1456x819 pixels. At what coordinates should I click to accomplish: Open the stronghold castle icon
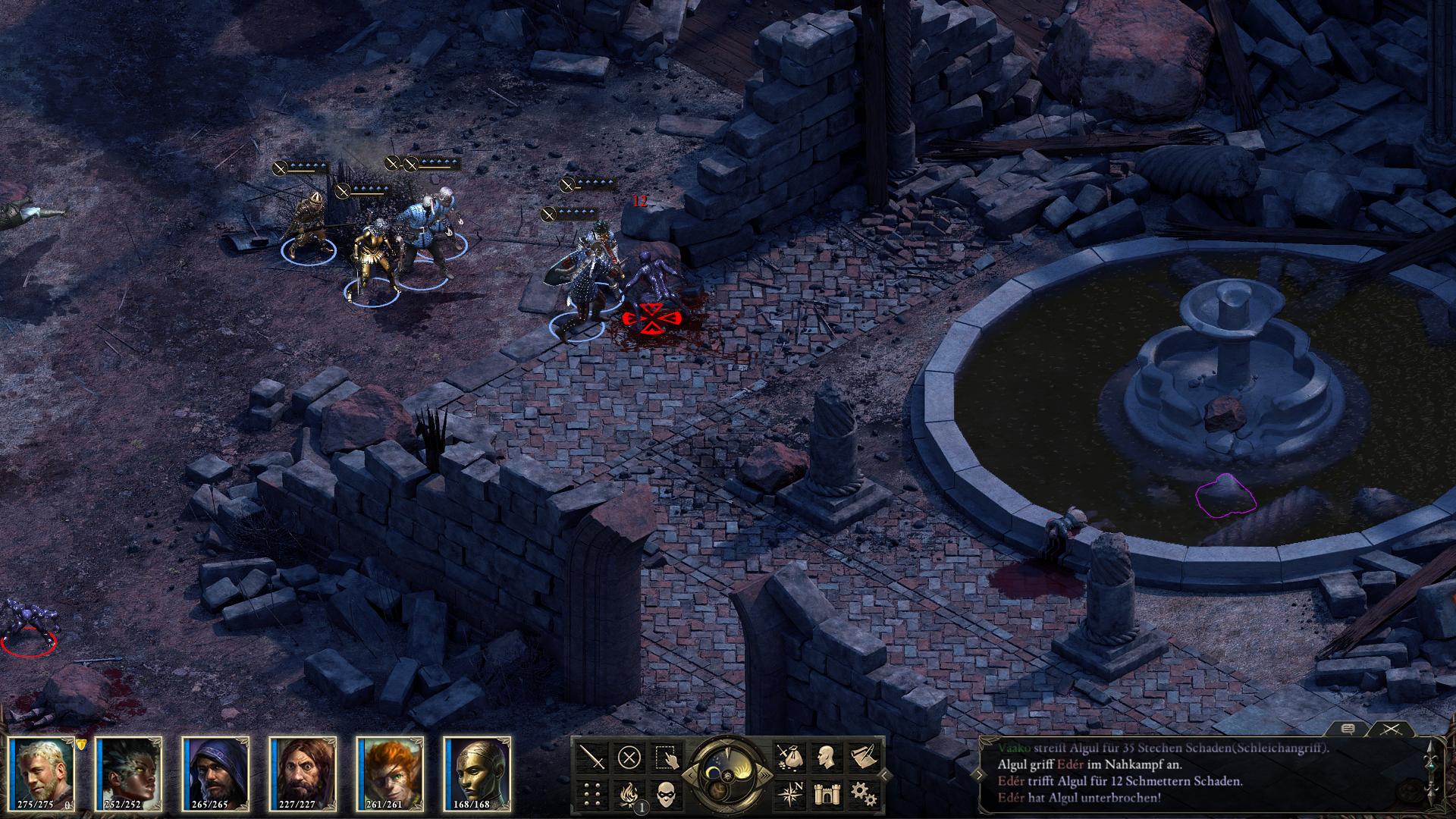[x=826, y=794]
